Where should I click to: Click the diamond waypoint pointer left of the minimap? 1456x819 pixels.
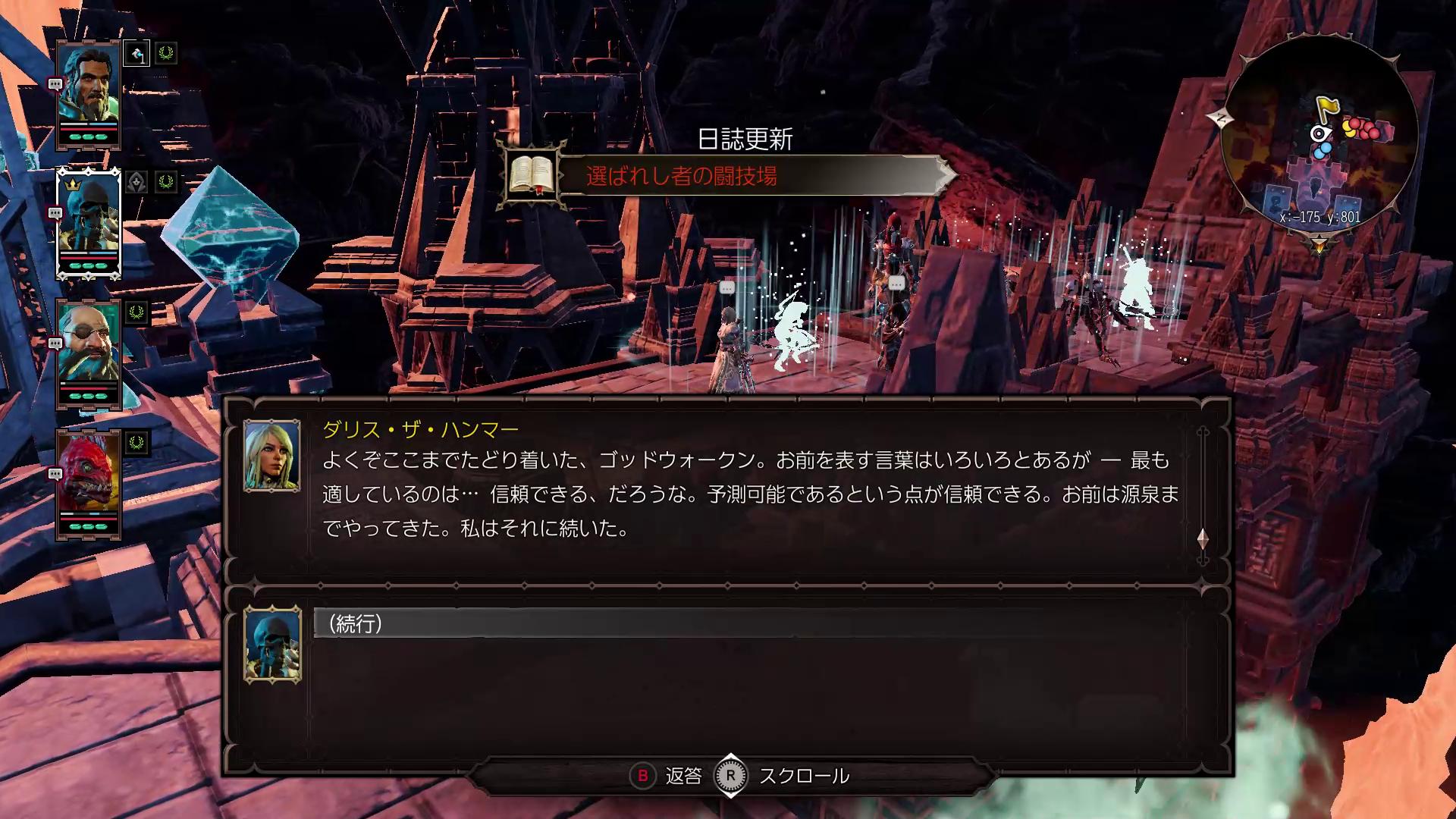(x=1219, y=117)
